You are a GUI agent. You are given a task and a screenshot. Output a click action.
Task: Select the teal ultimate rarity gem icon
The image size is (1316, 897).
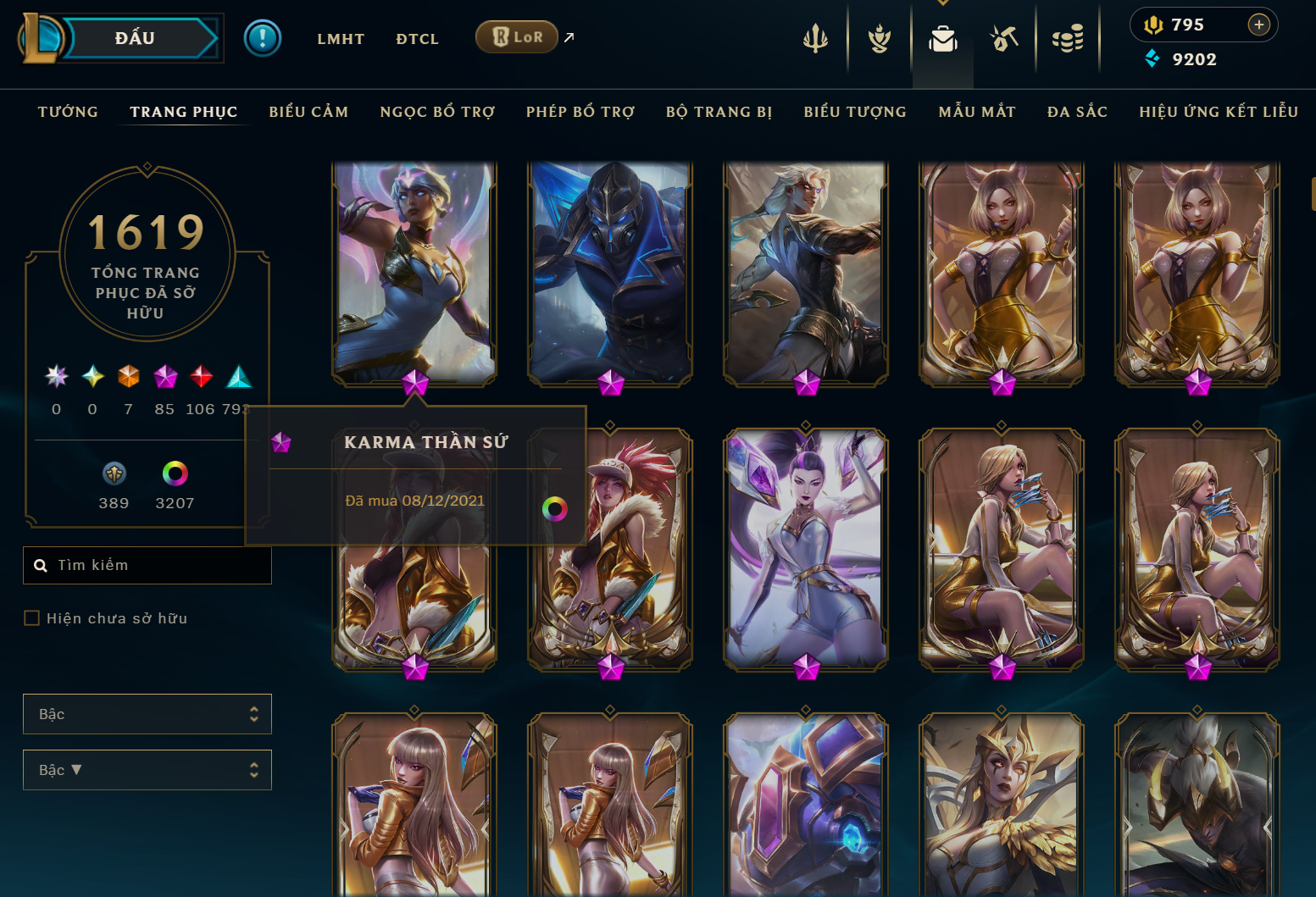pos(238,378)
